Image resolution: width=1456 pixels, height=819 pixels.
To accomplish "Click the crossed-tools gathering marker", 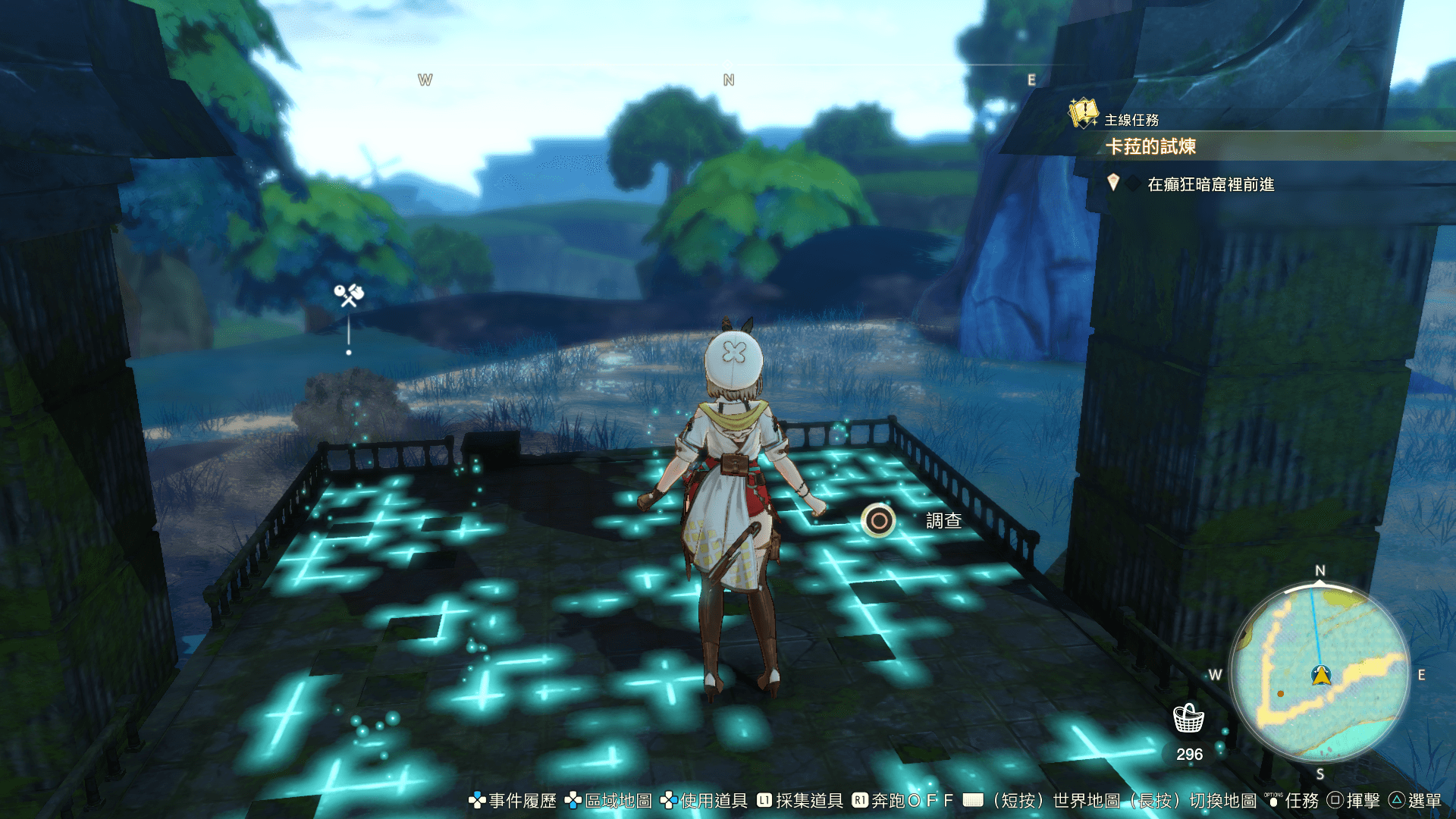I will click(x=349, y=295).
